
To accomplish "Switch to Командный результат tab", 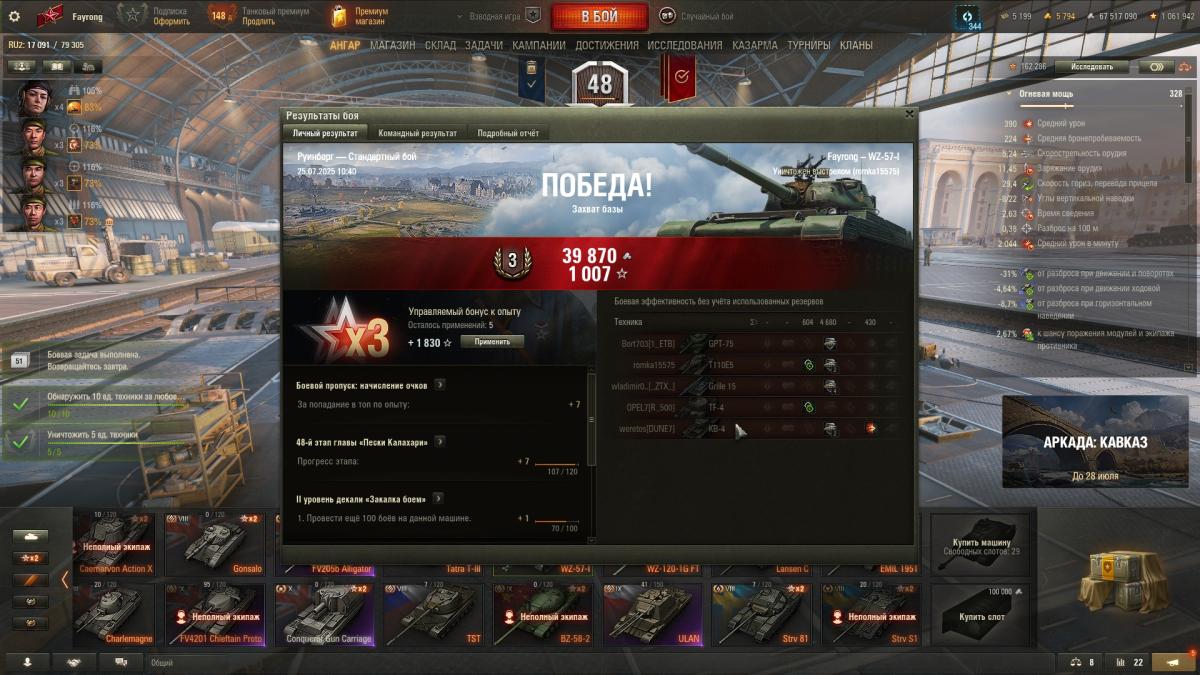I will 417,133.
